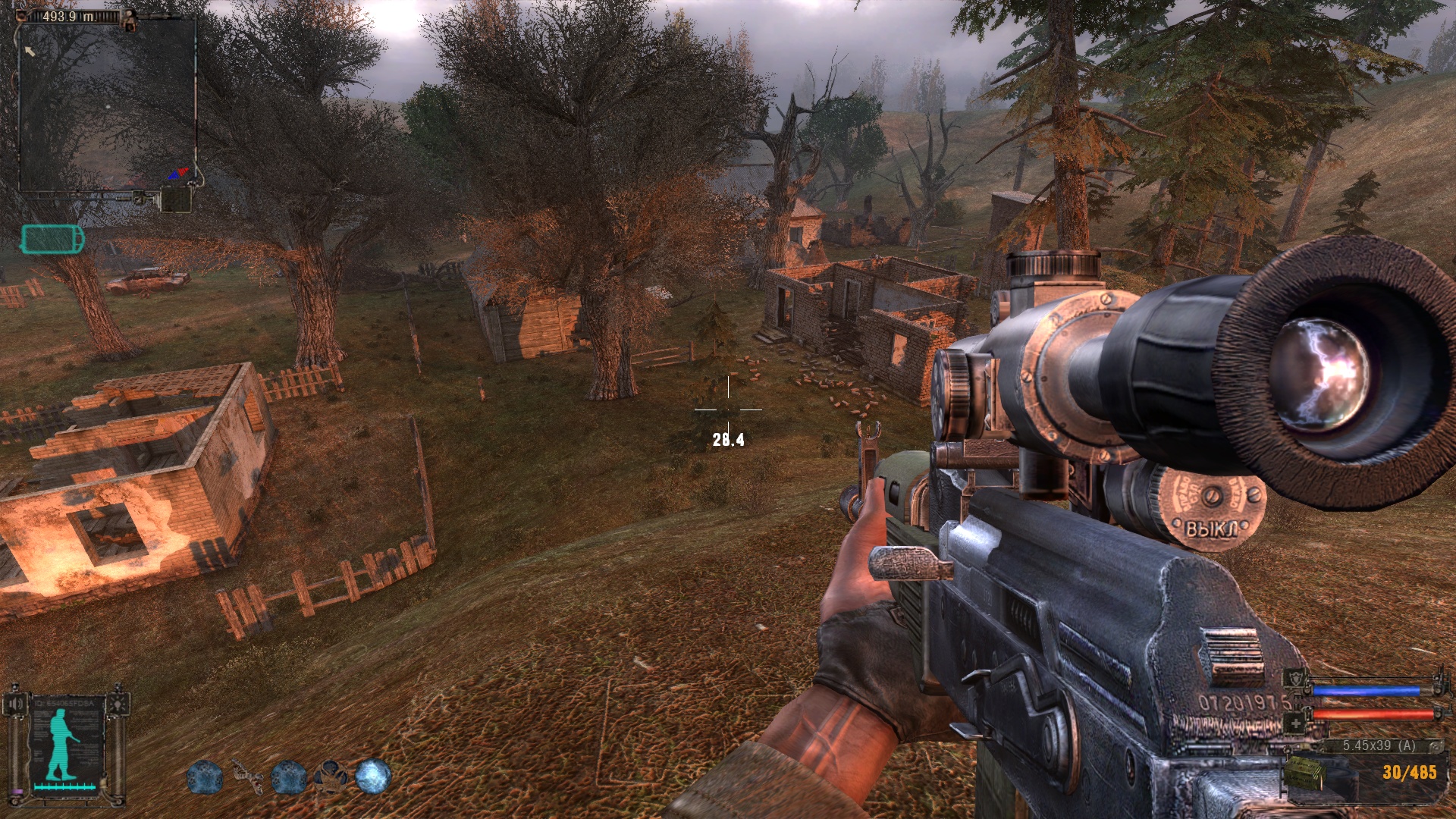
Task: Select the dark cracked orb artifact
Action: coord(331,777)
